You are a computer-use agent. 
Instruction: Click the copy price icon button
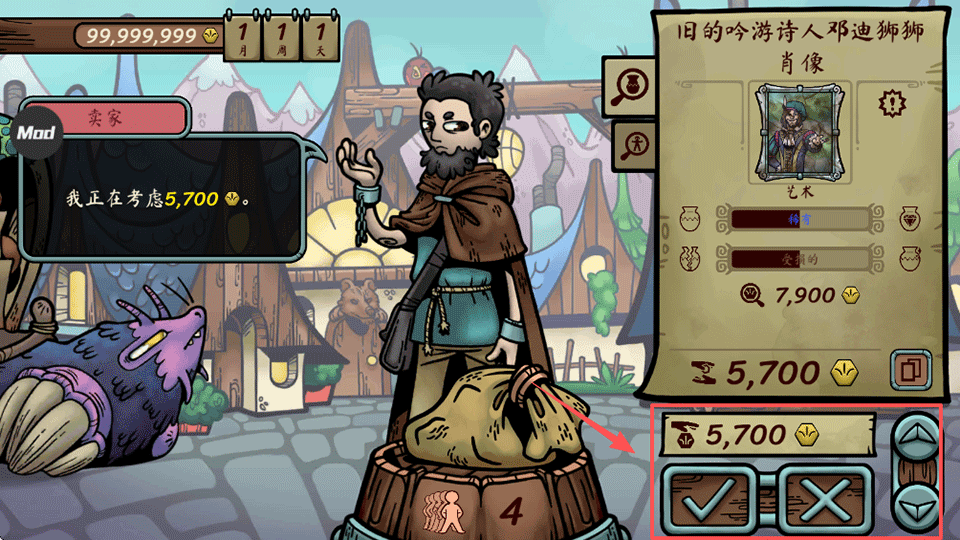point(909,370)
